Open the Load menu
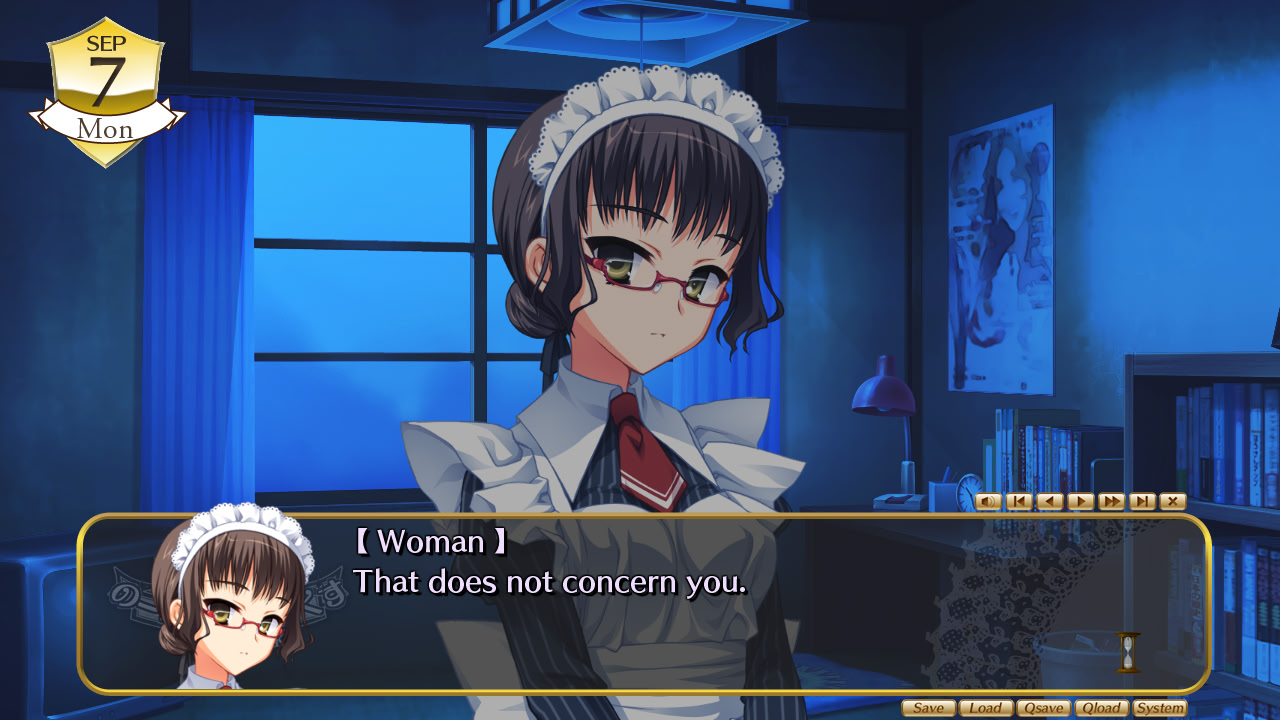This screenshot has width=1280, height=720. pos(986,708)
